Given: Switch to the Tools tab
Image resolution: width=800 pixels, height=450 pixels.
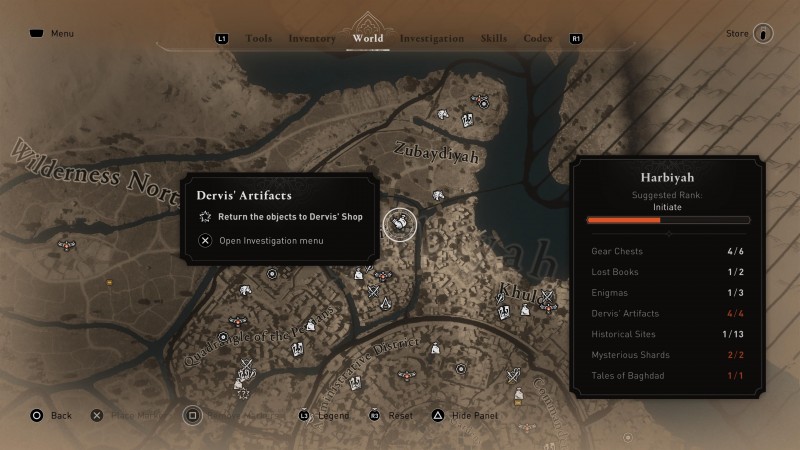Looking at the screenshot, I should tap(258, 39).
